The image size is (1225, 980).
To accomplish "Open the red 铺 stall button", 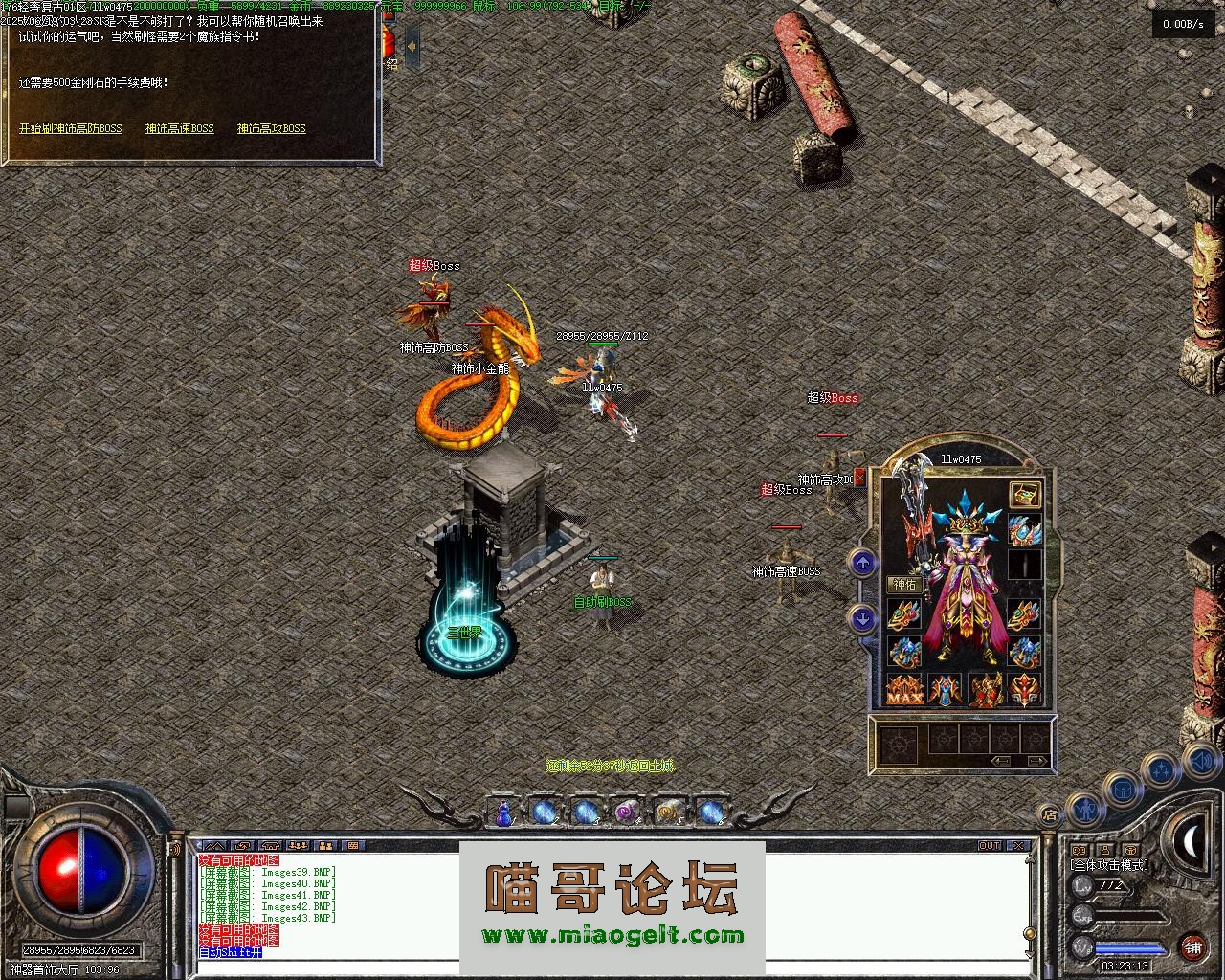I will click(1192, 947).
